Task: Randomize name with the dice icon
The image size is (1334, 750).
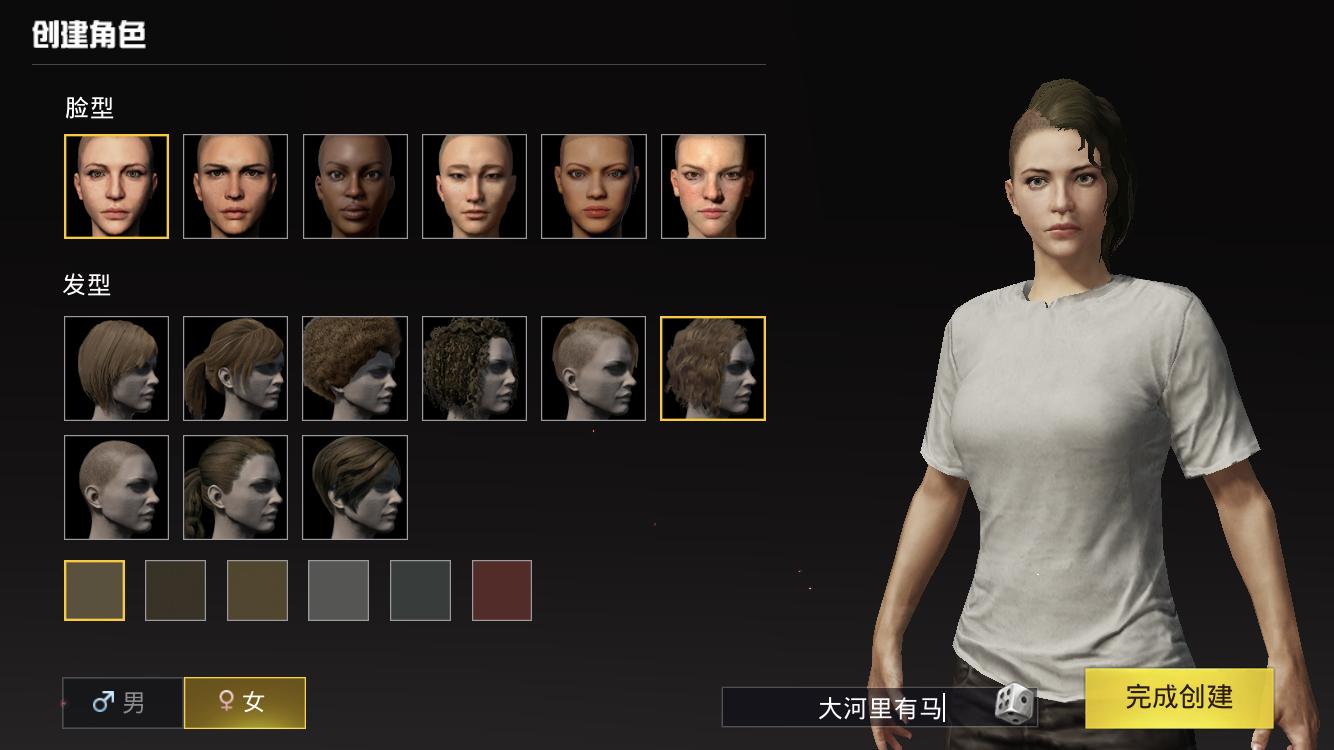Action: coord(1014,704)
